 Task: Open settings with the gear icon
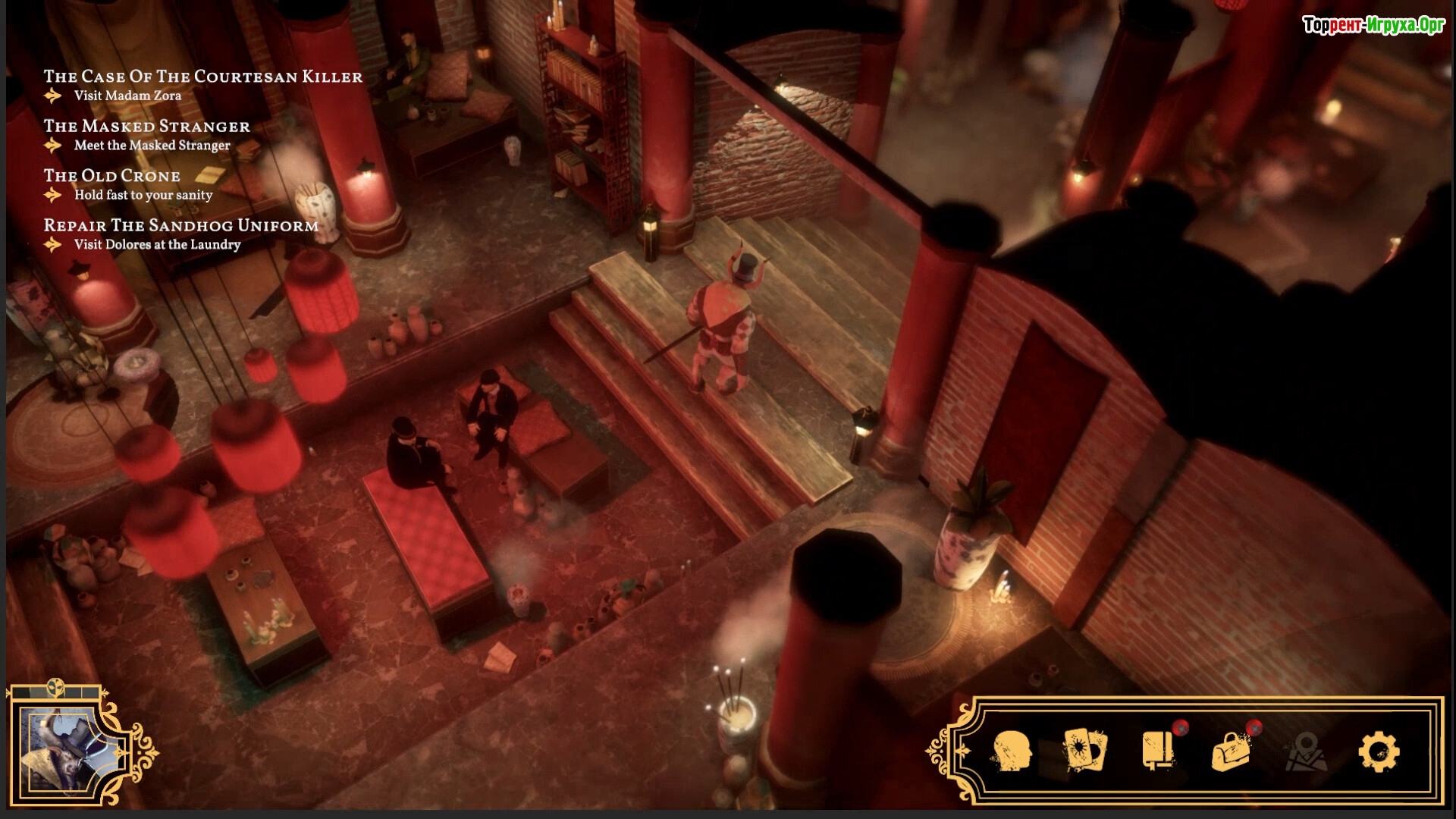pos(1378,752)
